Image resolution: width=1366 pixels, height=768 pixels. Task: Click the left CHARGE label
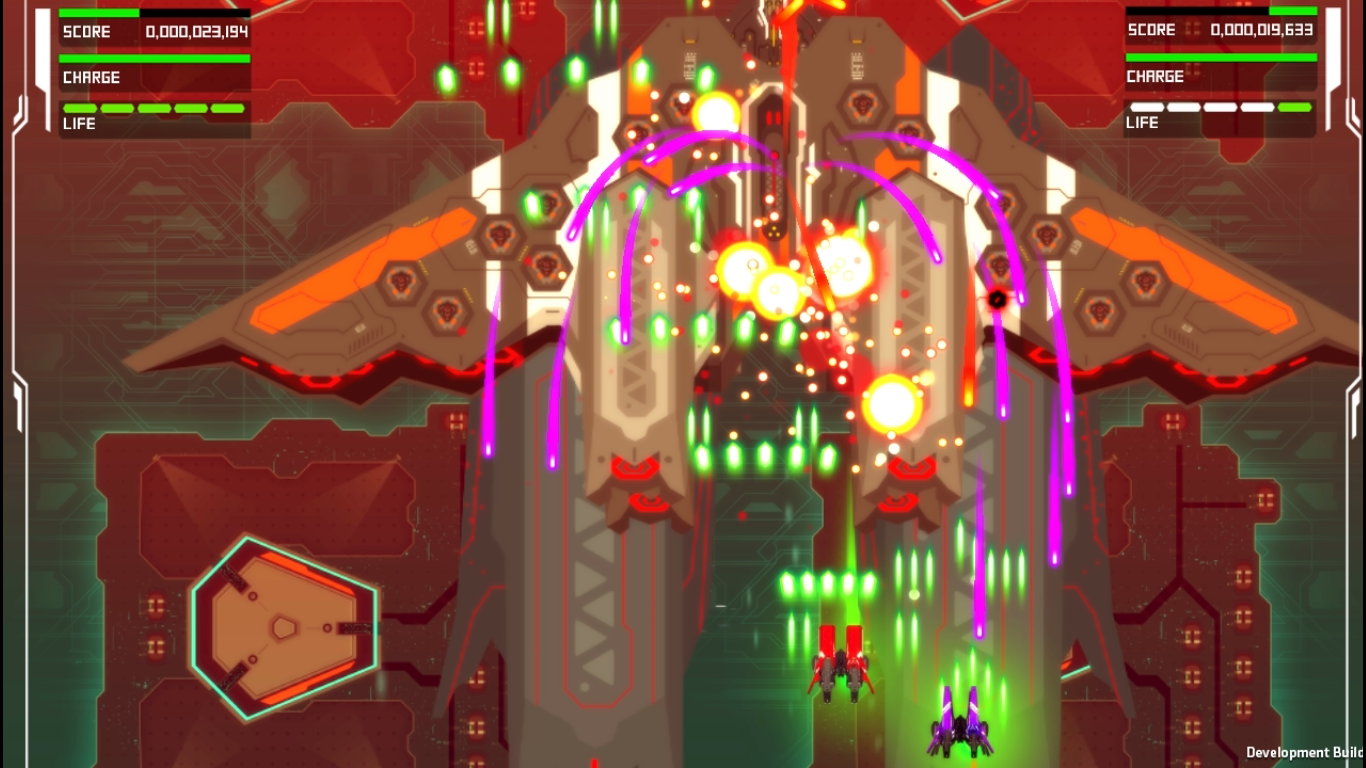[x=92, y=77]
